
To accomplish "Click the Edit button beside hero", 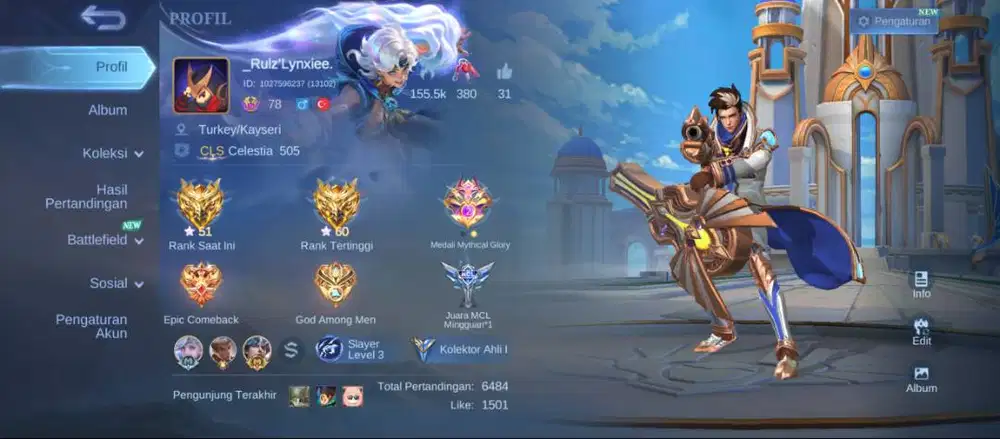I will pyautogui.click(x=921, y=331).
